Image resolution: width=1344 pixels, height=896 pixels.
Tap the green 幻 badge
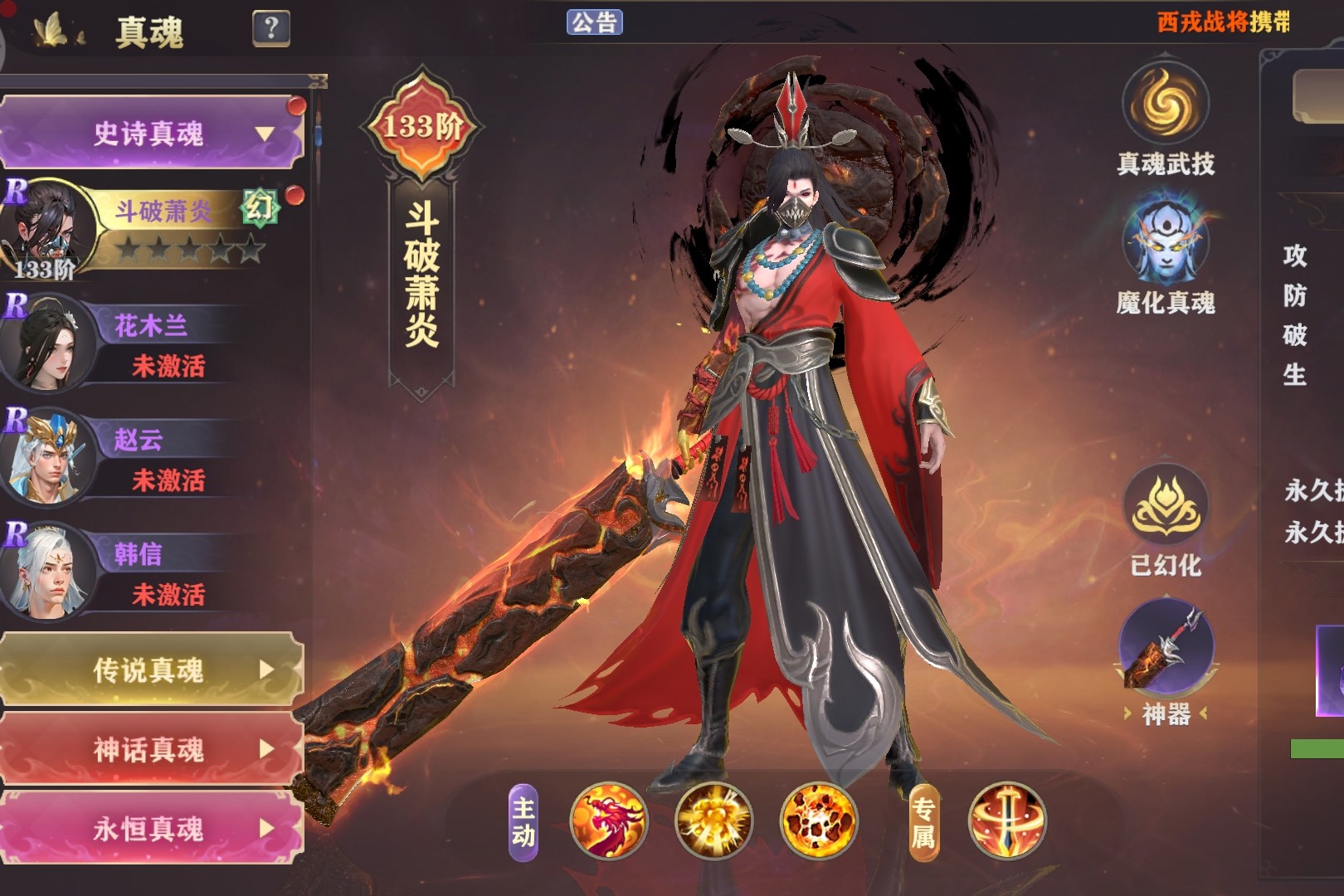[259, 207]
